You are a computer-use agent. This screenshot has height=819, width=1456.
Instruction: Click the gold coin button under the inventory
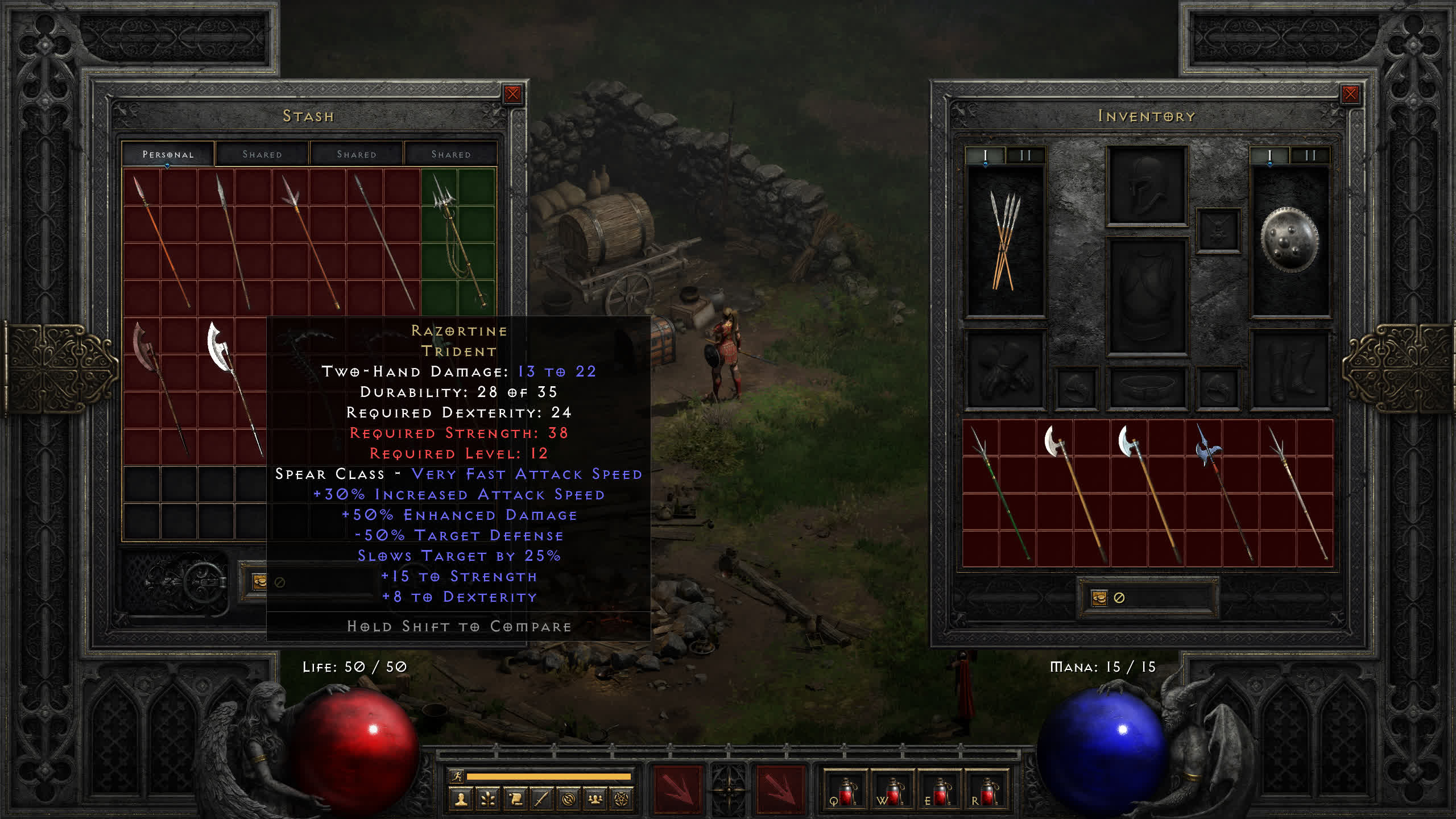click(x=1099, y=598)
